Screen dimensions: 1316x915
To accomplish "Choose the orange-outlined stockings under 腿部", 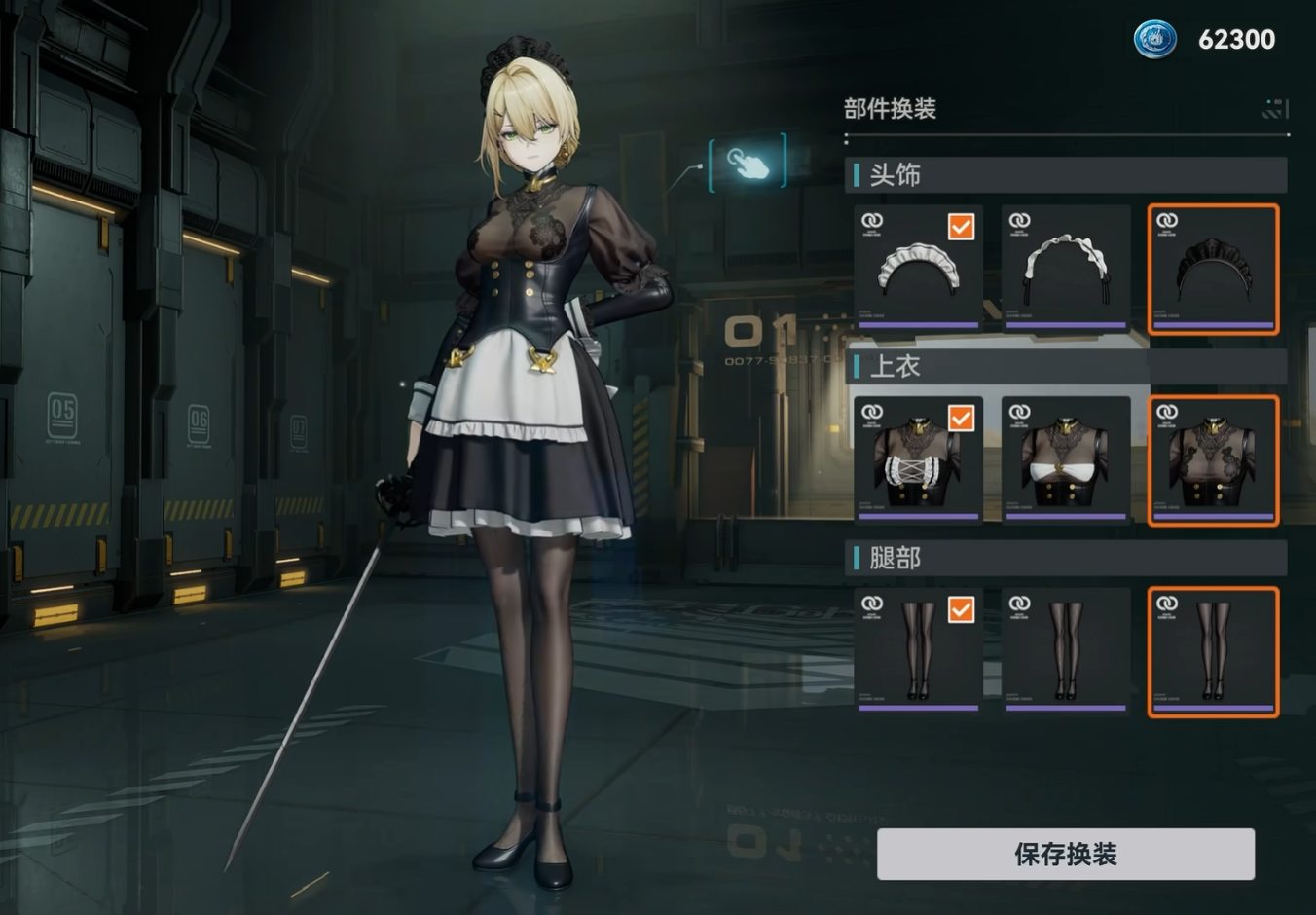I will pos(1213,650).
